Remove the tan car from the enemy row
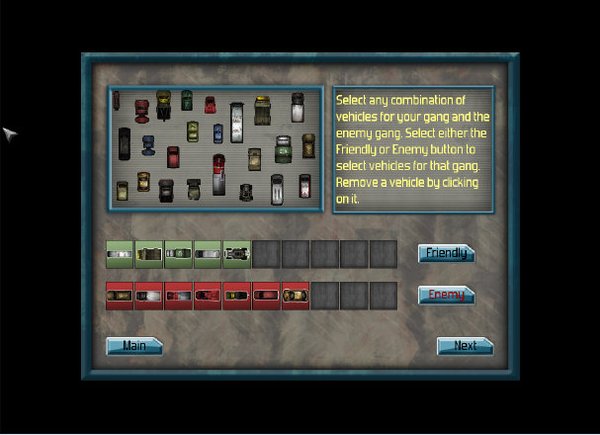Screen dimensions: 600x435 pyautogui.click(x=296, y=296)
